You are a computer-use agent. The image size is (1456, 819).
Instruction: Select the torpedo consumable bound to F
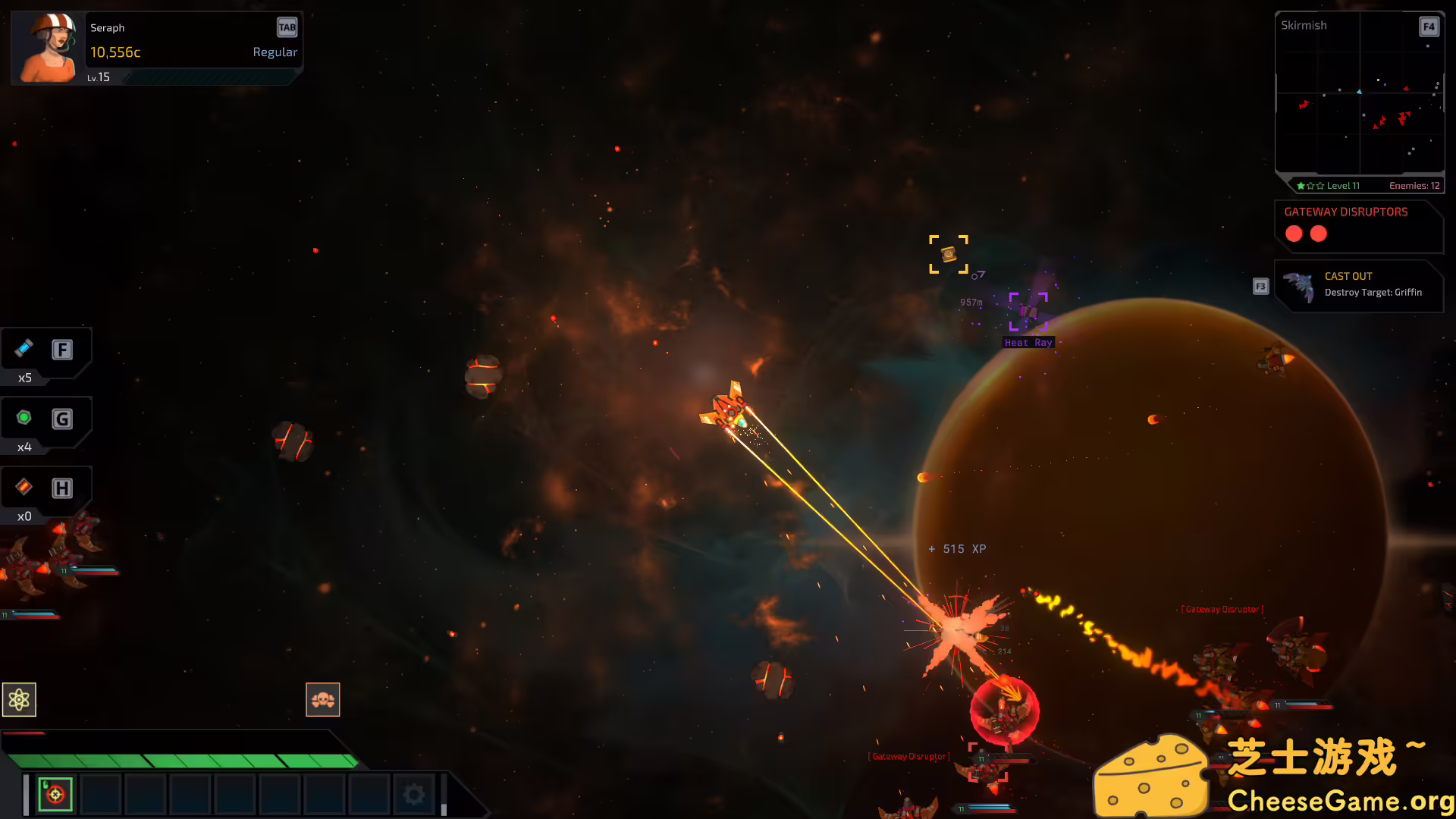point(24,350)
